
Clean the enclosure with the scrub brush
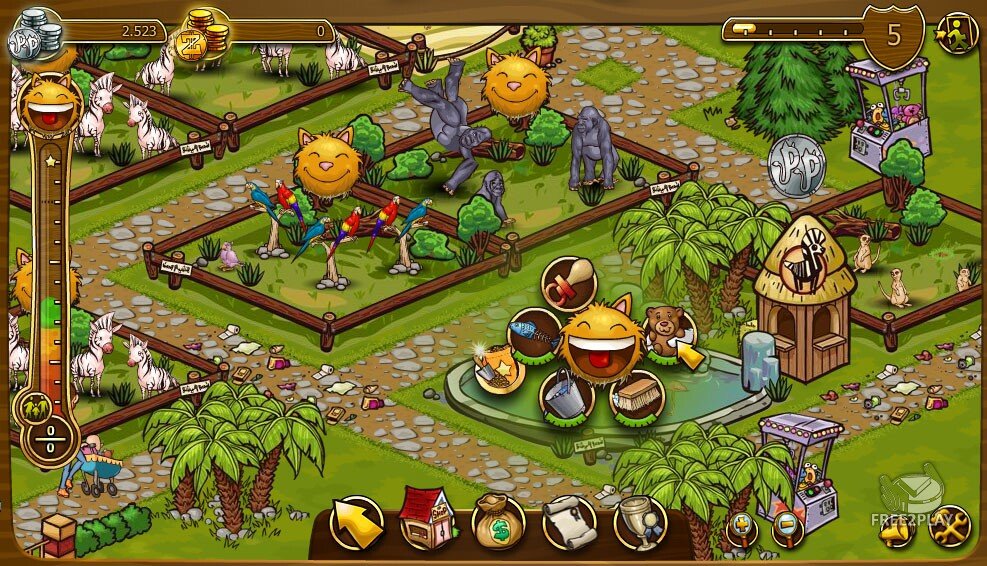pos(637,396)
